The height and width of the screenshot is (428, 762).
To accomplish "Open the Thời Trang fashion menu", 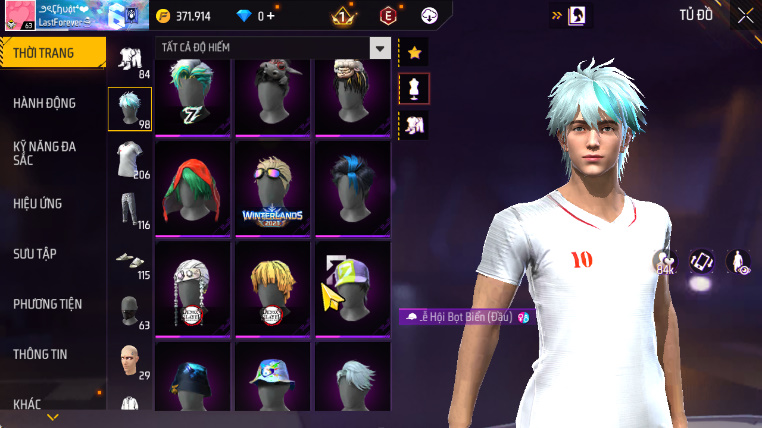I will pos(50,53).
